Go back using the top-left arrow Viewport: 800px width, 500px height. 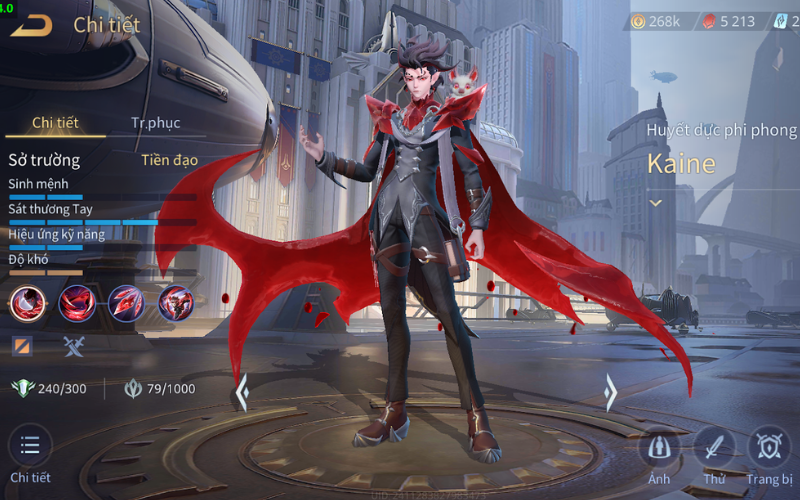point(31,25)
